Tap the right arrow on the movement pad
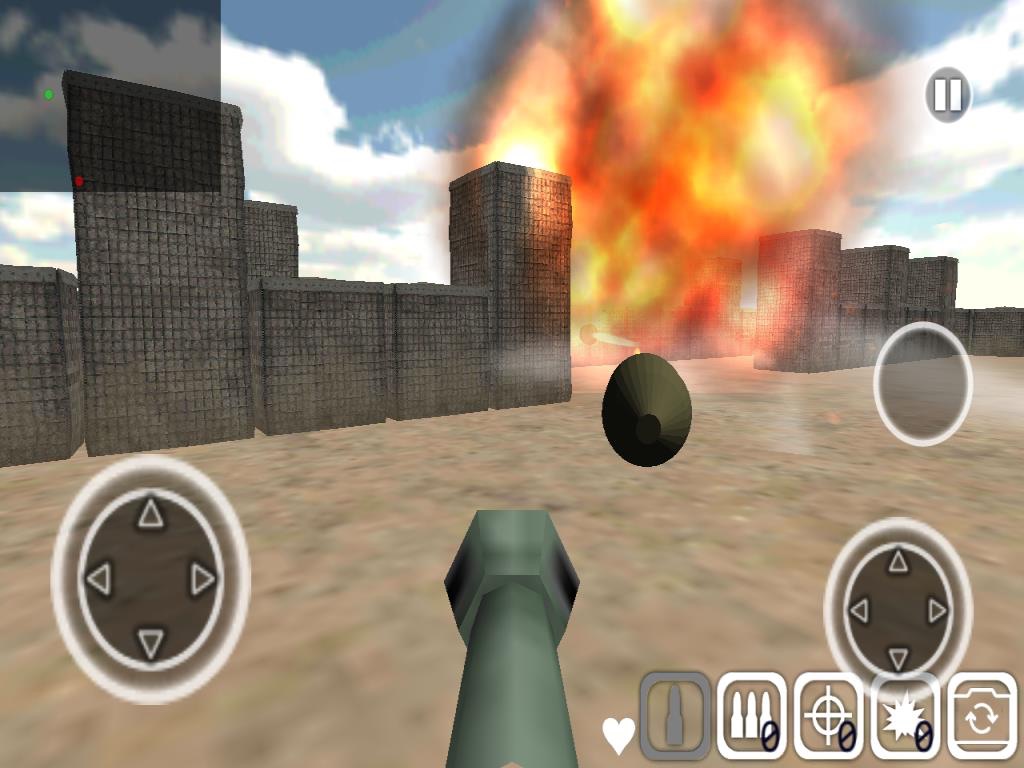Image resolution: width=1024 pixels, height=768 pixels. tap(203, 578)
